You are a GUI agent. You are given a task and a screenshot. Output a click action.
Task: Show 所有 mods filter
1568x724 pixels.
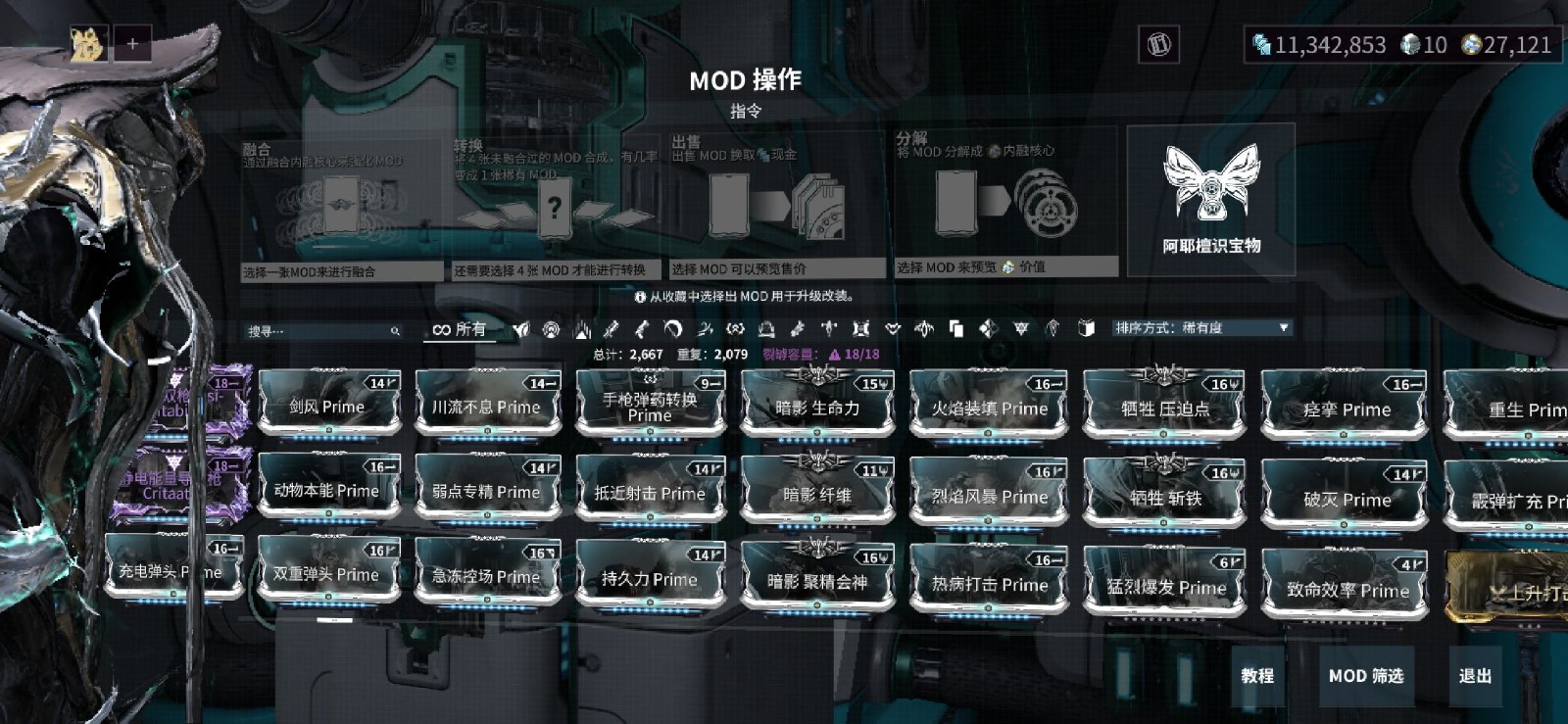click(460, 329)
